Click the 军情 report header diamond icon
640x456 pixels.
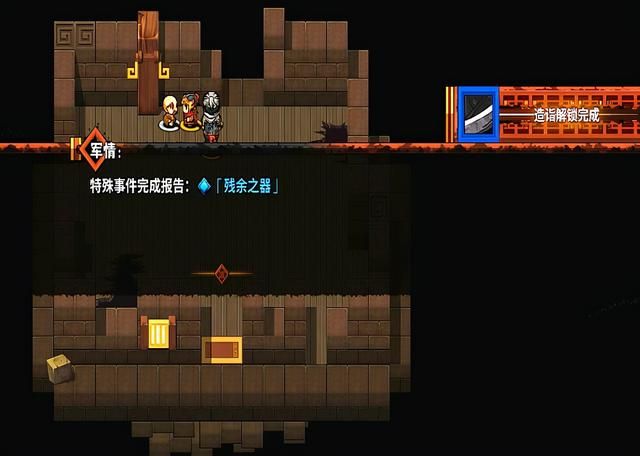[x=91, y=148]
